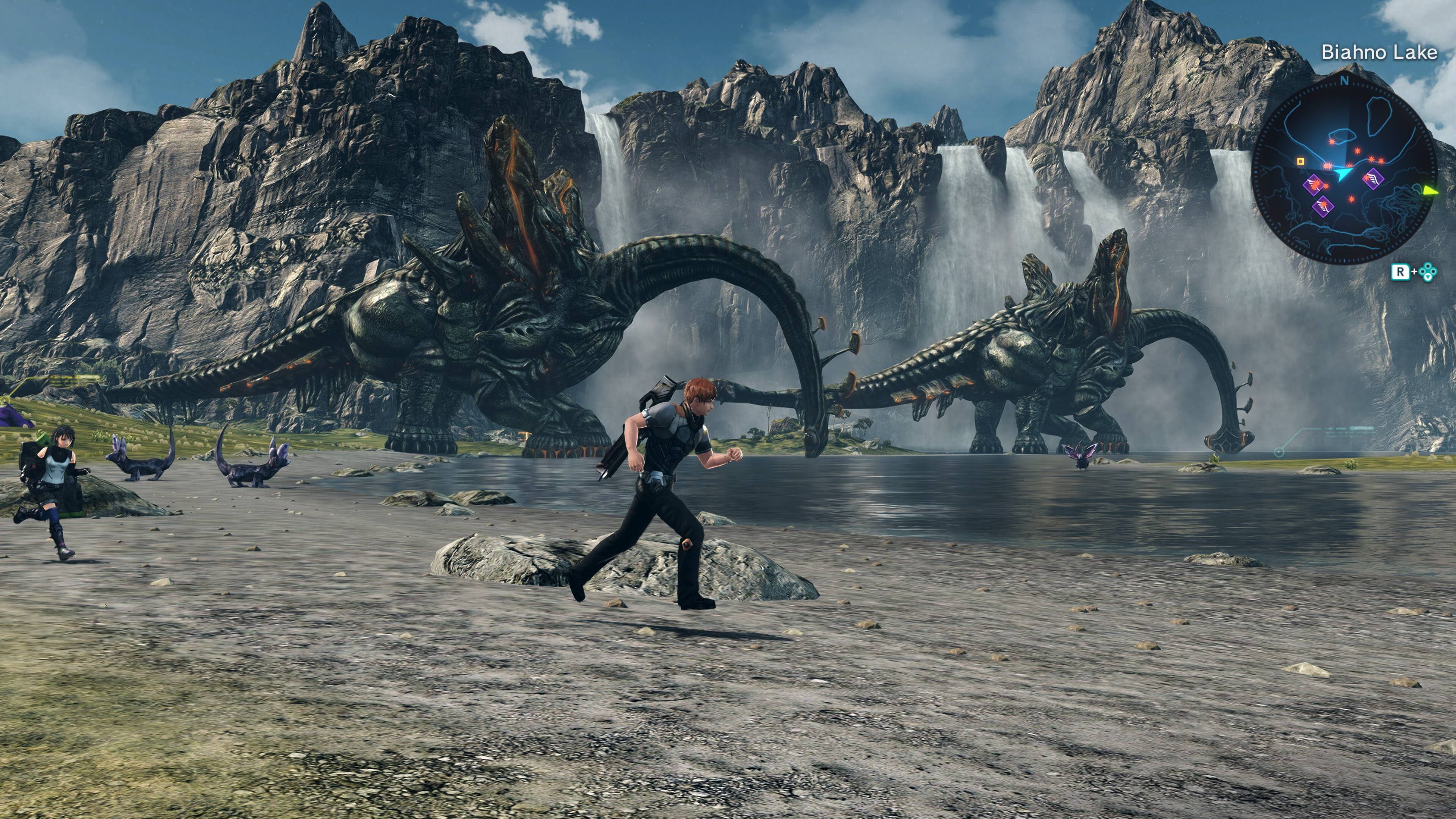The image size is (1456, 819).
Task: Click the red star cluster below the player arrow
Action: click(x=1351, y=199)
